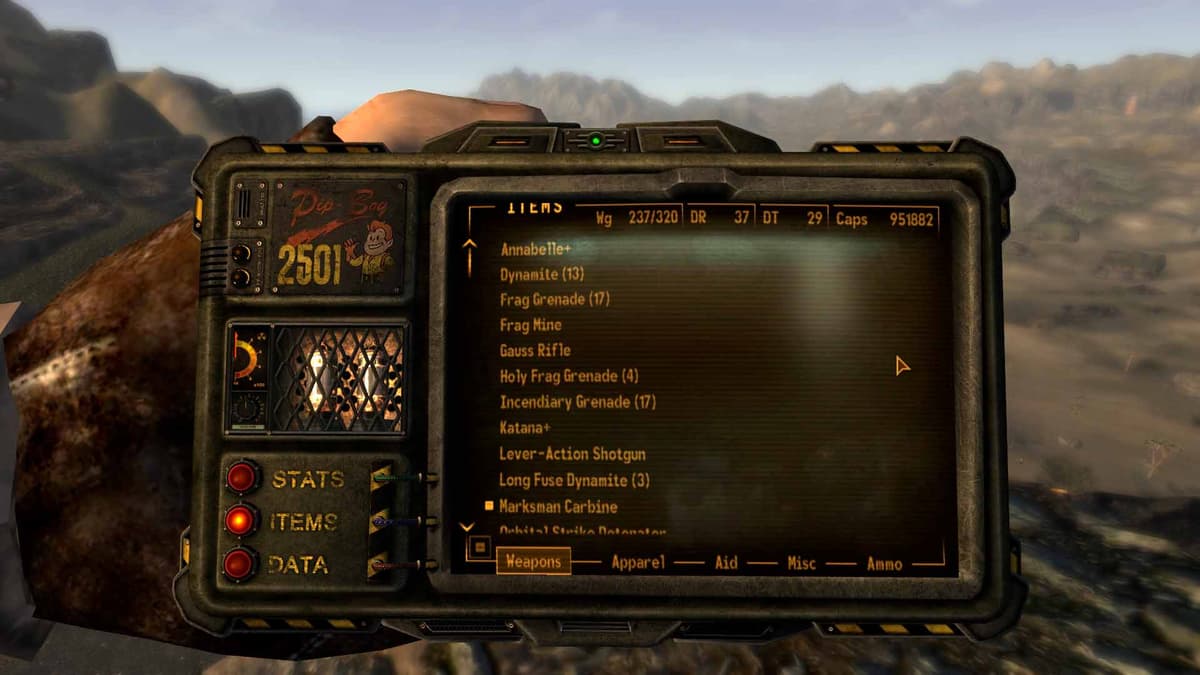This screenshot has height=675, width=1200.
Task: Click the equipped Marksman Carbine entry
Action: (558, 506)
